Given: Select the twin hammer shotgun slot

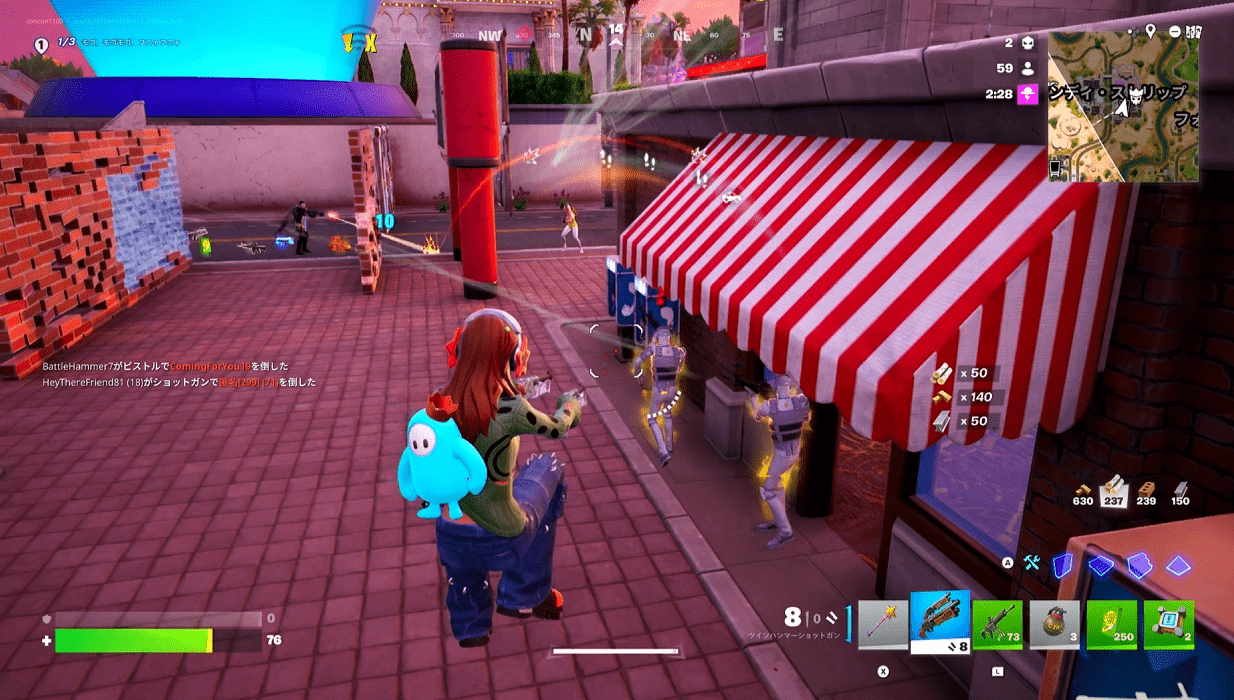Looking at the screenshot, I should [940, 618].
